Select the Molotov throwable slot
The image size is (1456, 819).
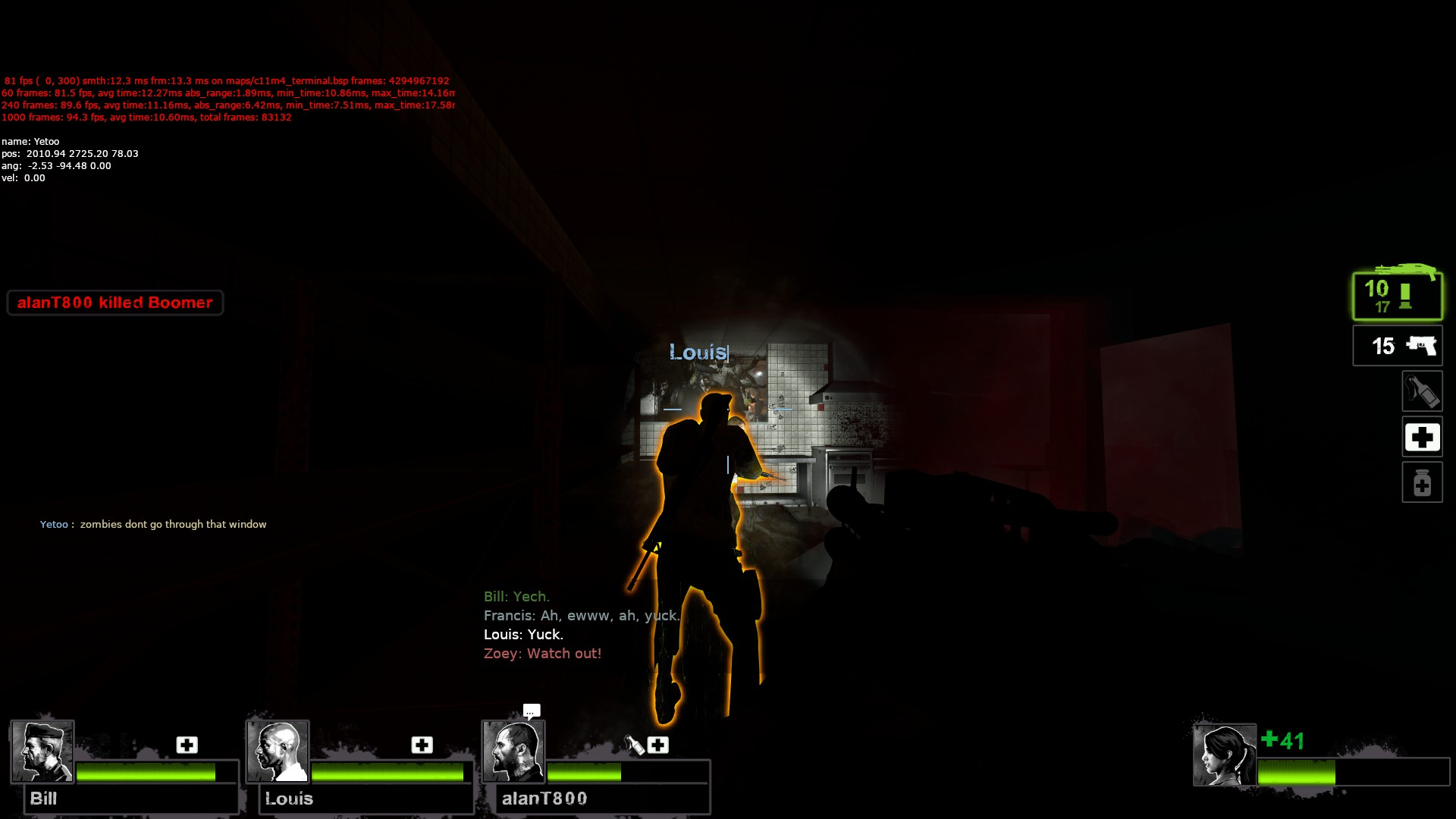[x=1423, y=391]
